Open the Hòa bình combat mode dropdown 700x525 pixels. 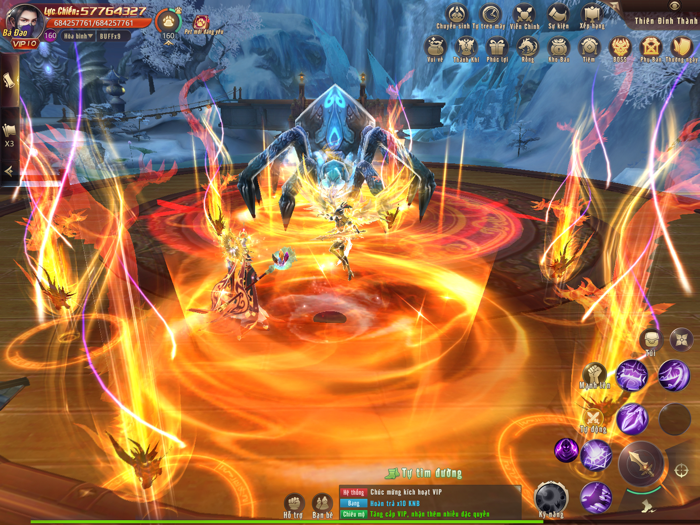[77, 36]
